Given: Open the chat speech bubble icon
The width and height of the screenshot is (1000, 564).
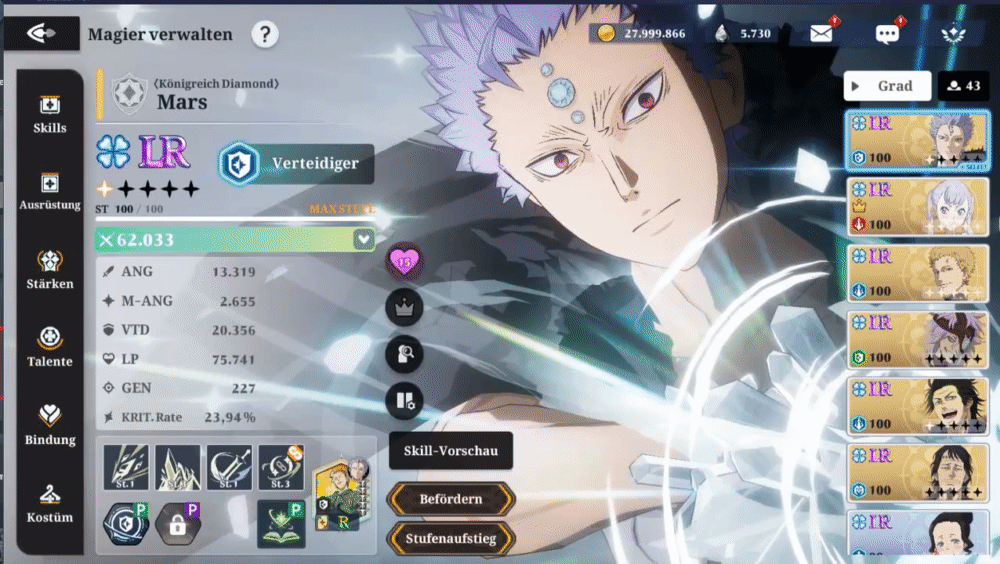Looking at the screenshot, I should pyautogui.click(x=887, y=34).
